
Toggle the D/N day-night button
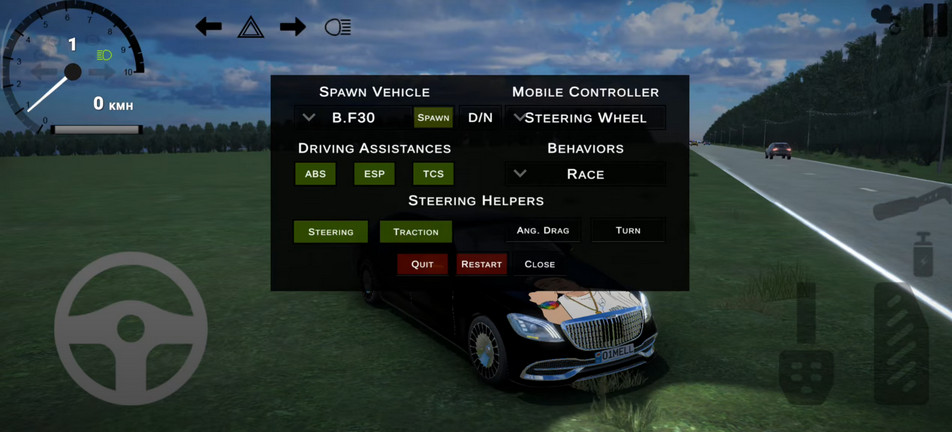point(480,118)
